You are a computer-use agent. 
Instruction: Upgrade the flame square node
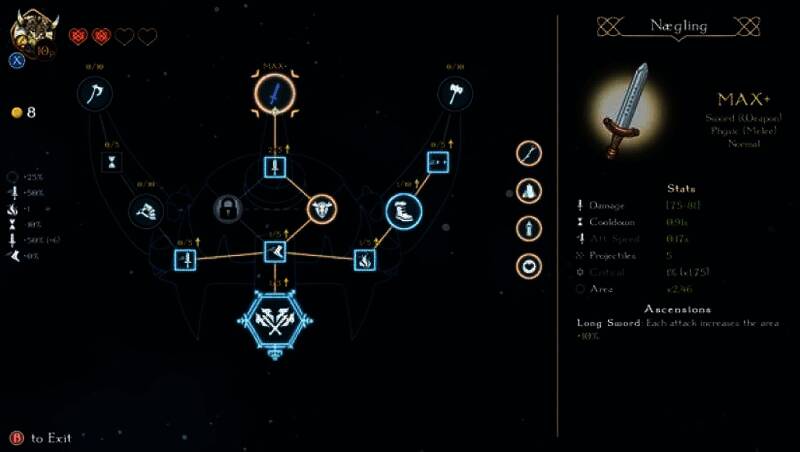click(365, 260)
